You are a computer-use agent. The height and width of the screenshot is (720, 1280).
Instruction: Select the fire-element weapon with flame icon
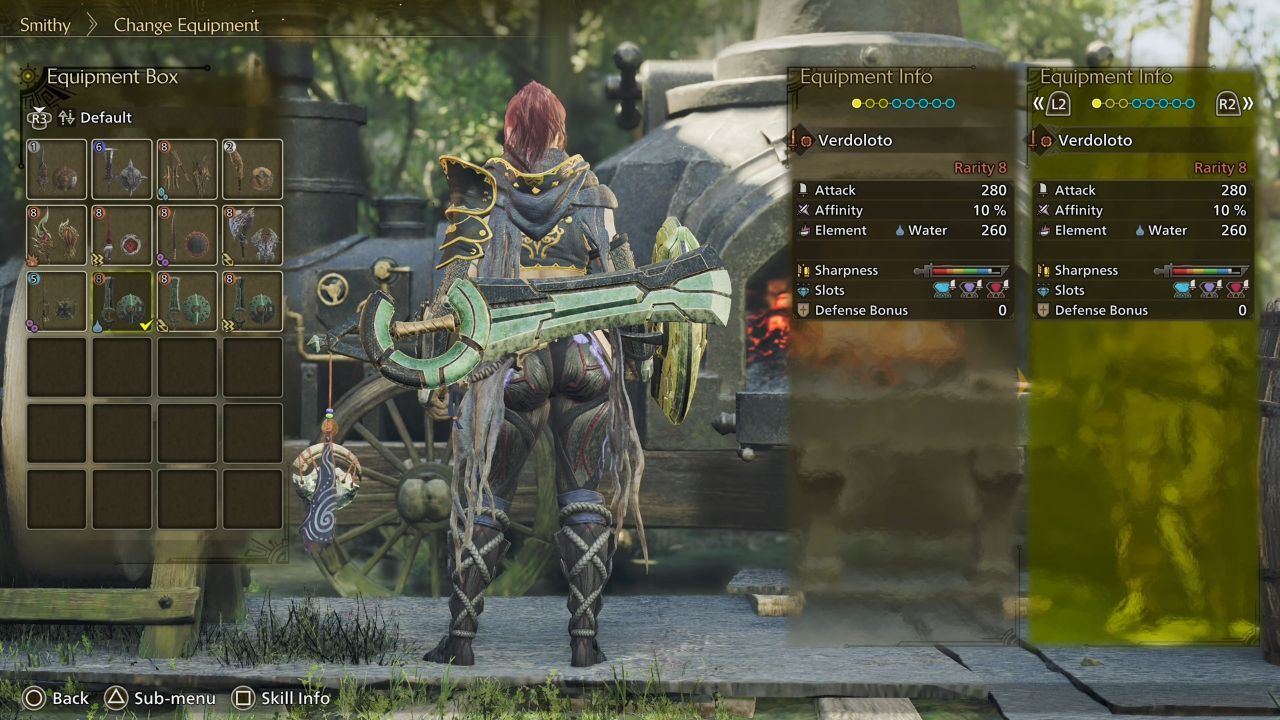click(57, 235)
